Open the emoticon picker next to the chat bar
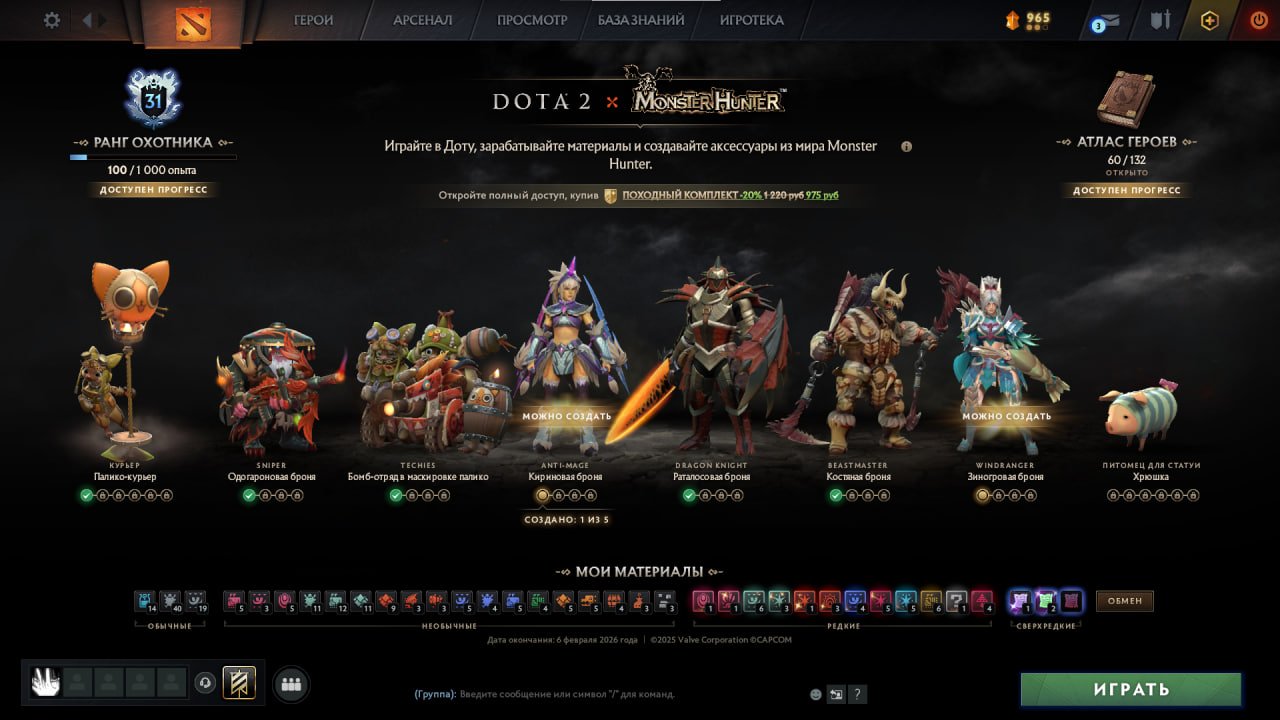 (x=816, y=693)
